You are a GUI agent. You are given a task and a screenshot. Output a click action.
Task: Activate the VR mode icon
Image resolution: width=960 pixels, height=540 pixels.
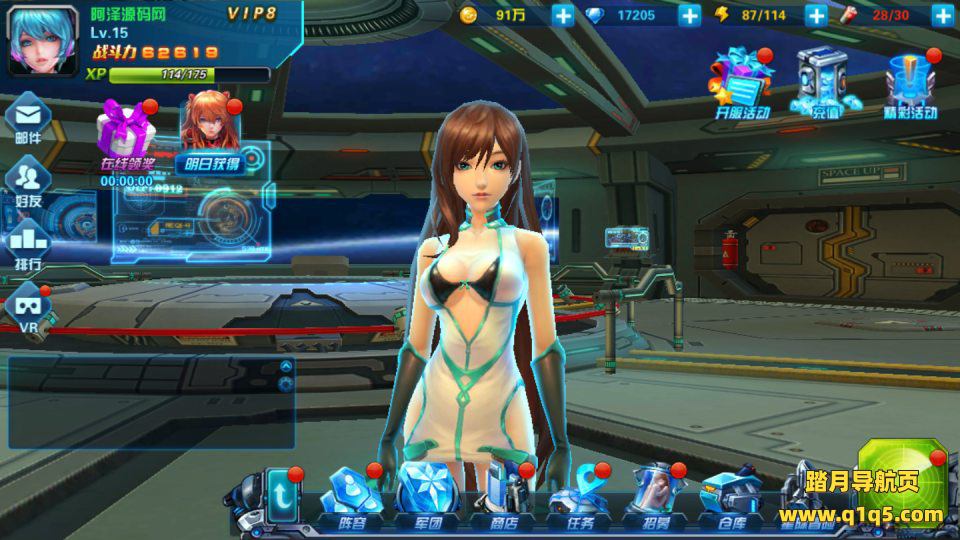coord(29,308)
